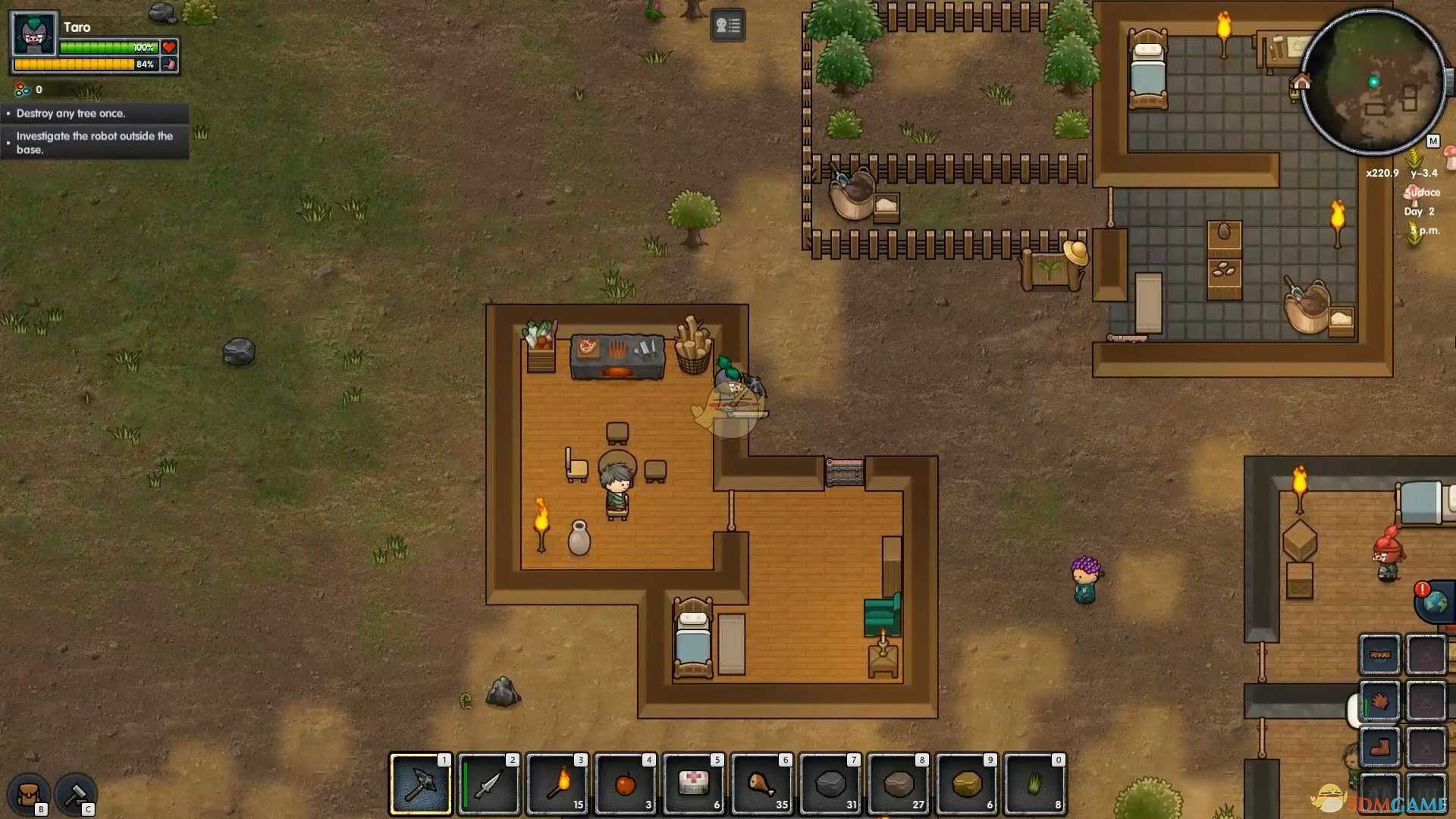
Task: Select the equipped belt armor slot
Action: (1379, 654)
